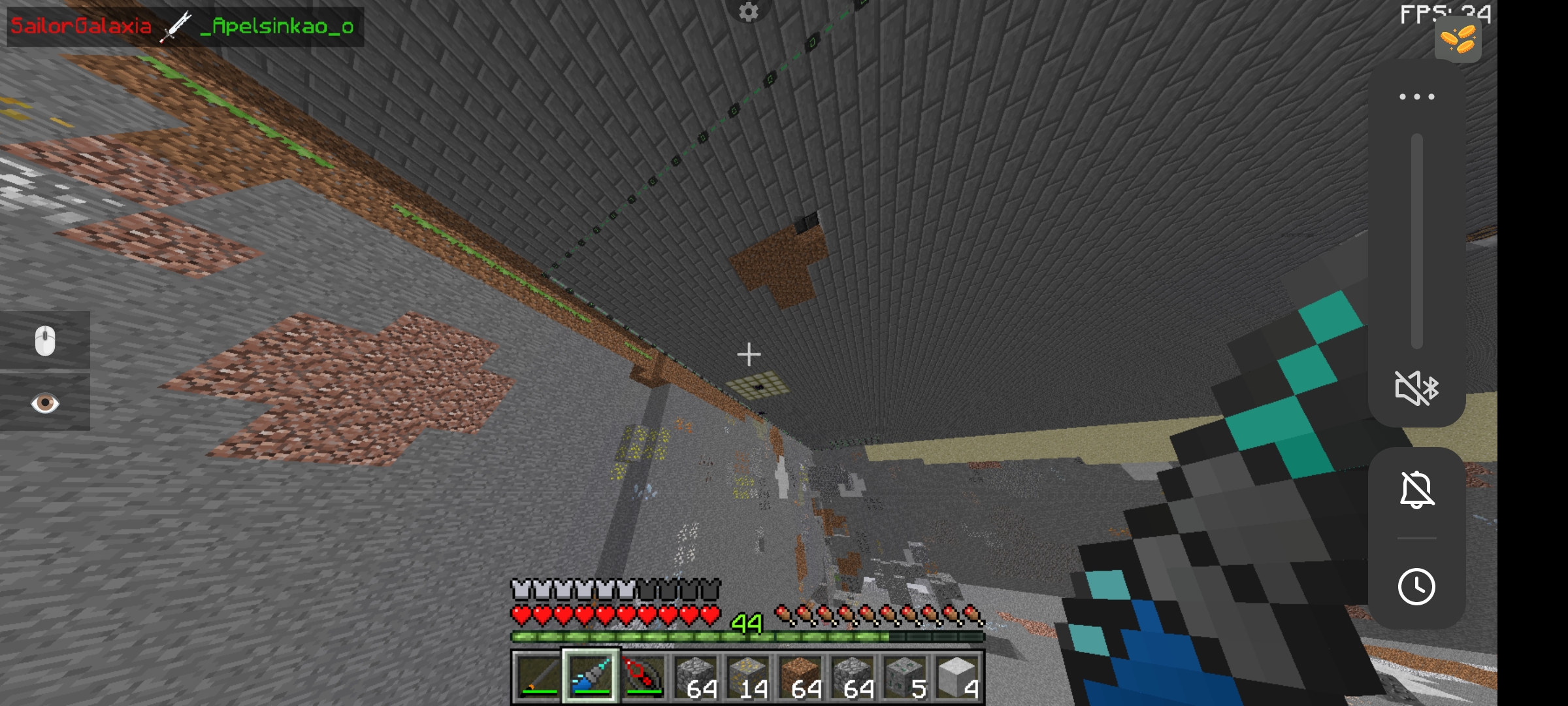Select the white block stack of 4
Viewport: 1568px width, 706px height.
(958, 676)
